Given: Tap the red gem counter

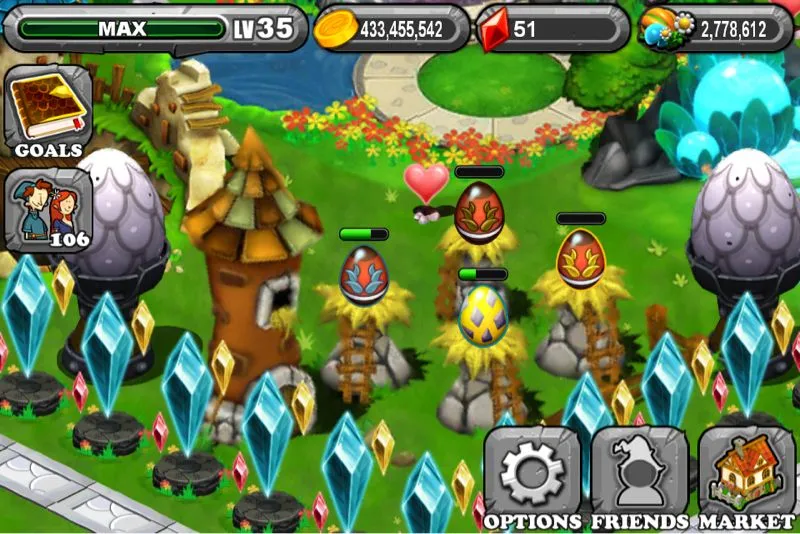Looking at the screenshot, I should point(550,29).
